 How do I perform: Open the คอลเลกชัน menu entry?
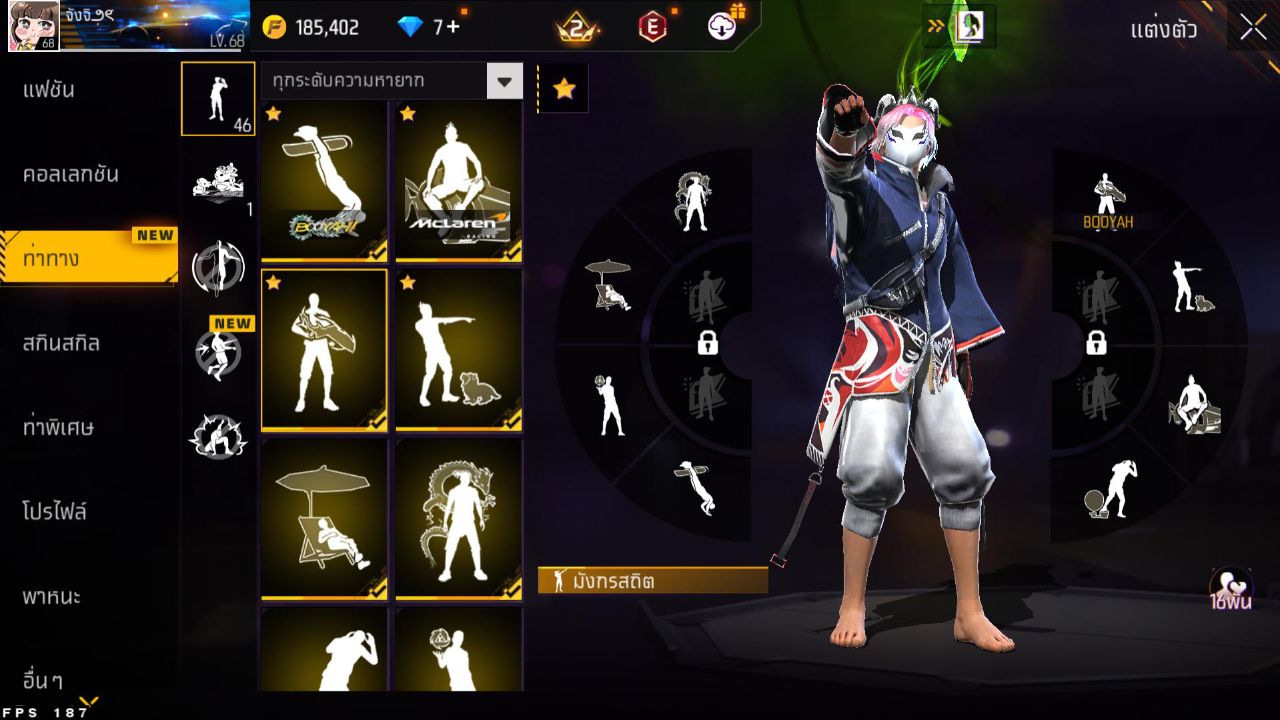point(71,174)
